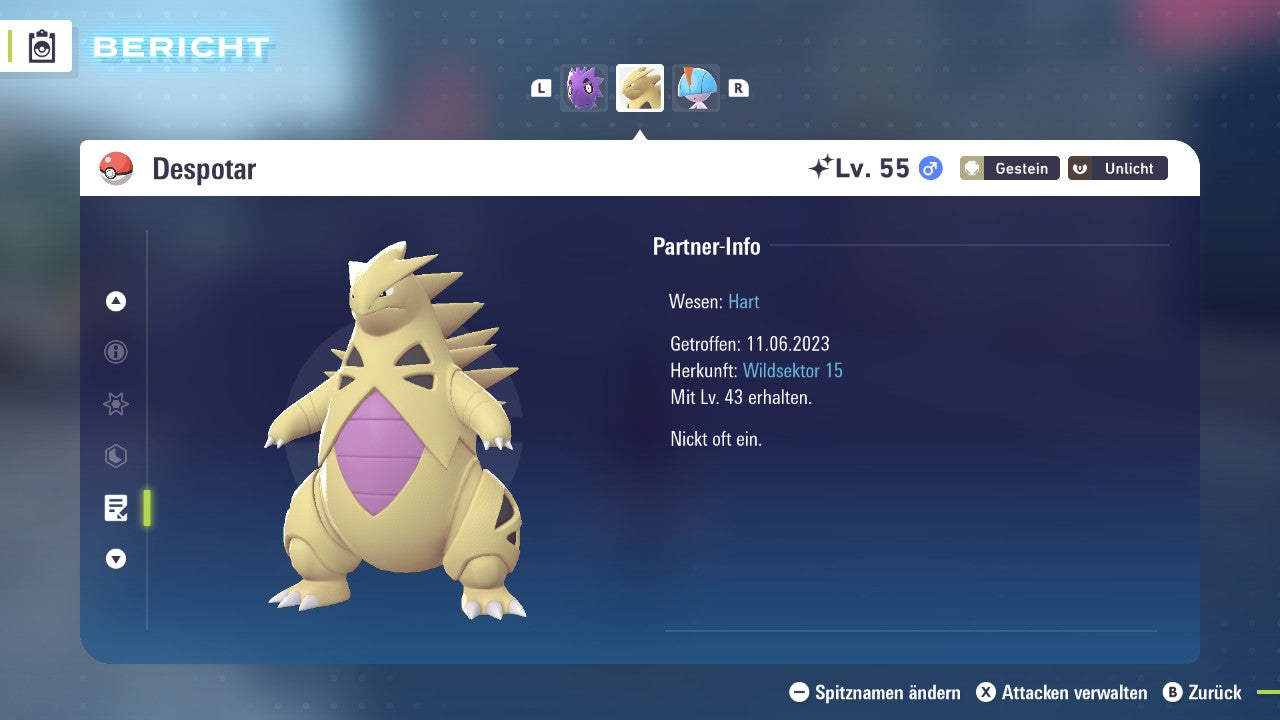
Task: Click the down arrow below the sidebar icons
Action: point(115,559)
